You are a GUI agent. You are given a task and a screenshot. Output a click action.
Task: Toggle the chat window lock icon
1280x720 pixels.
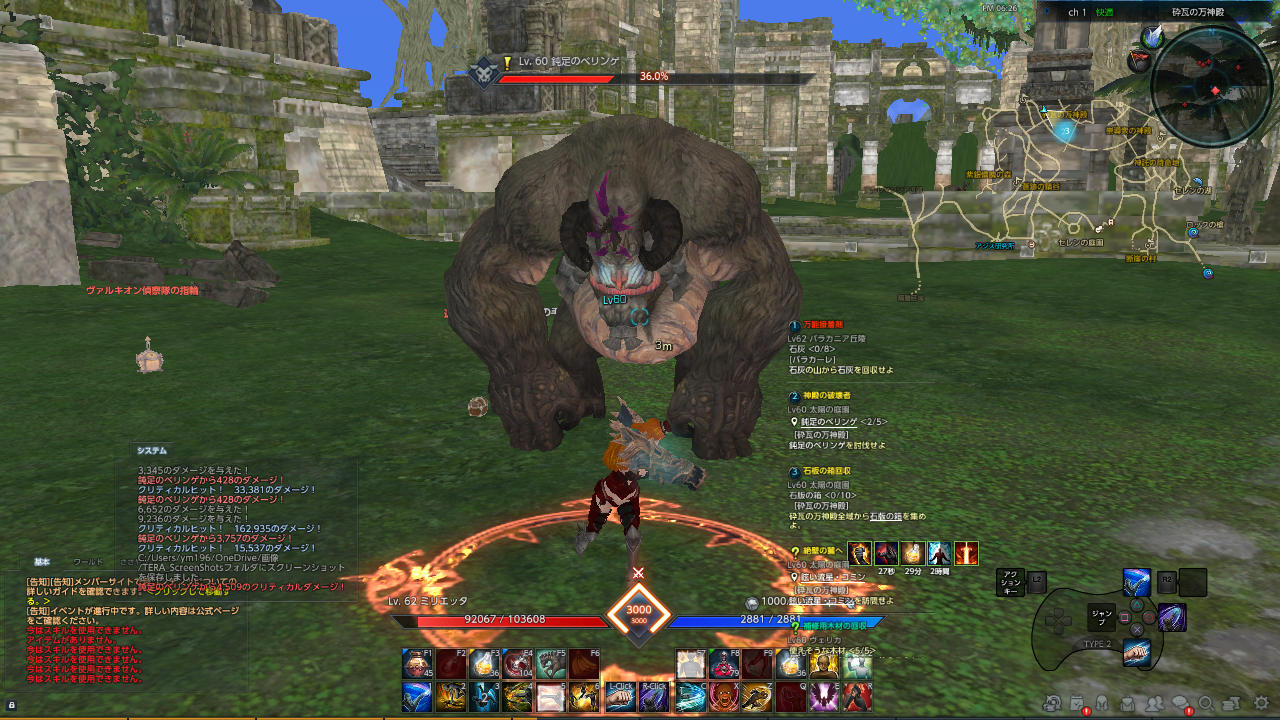pyautogui.click(x=11, y=705)
